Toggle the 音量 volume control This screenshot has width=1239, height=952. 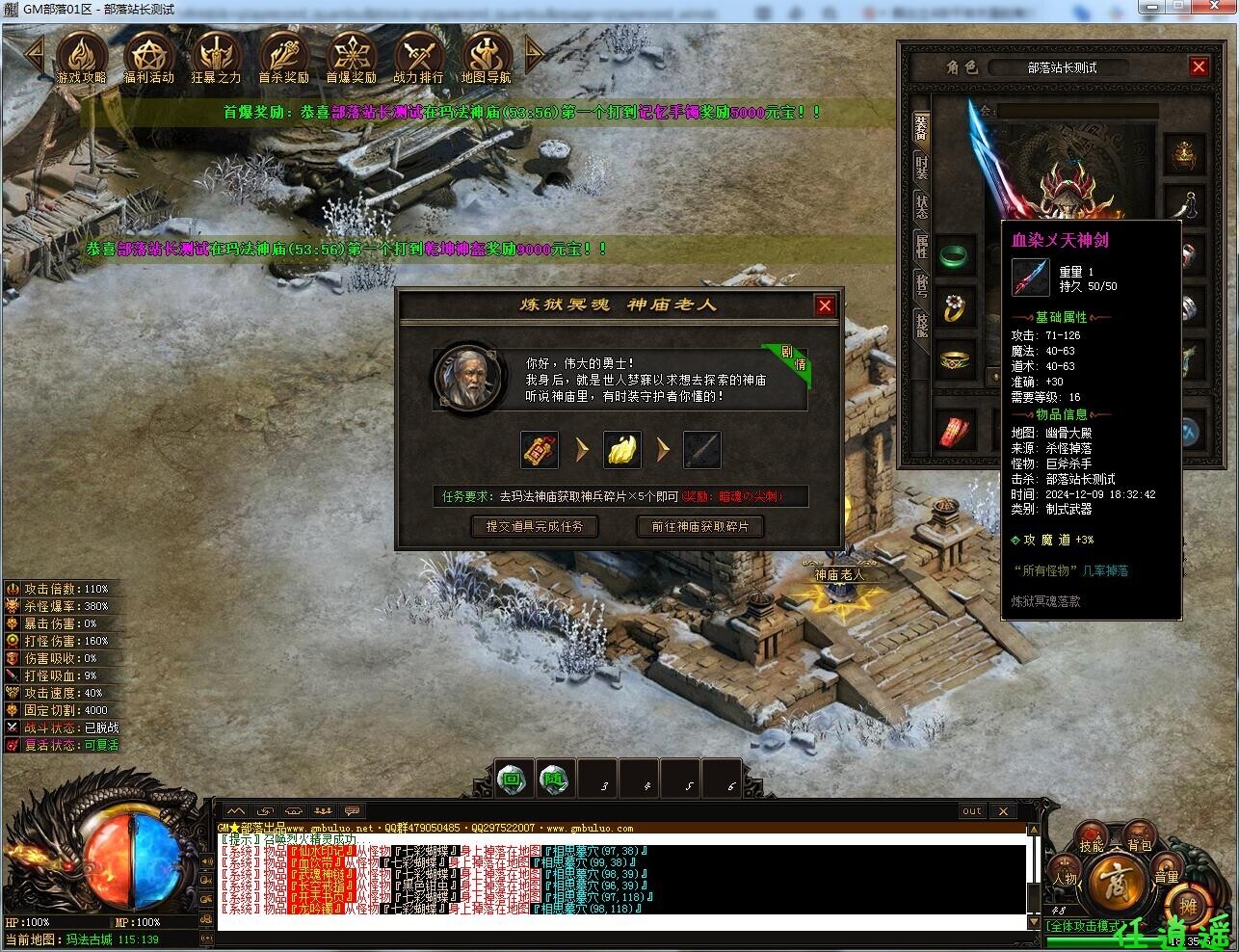pos(1167,867)
